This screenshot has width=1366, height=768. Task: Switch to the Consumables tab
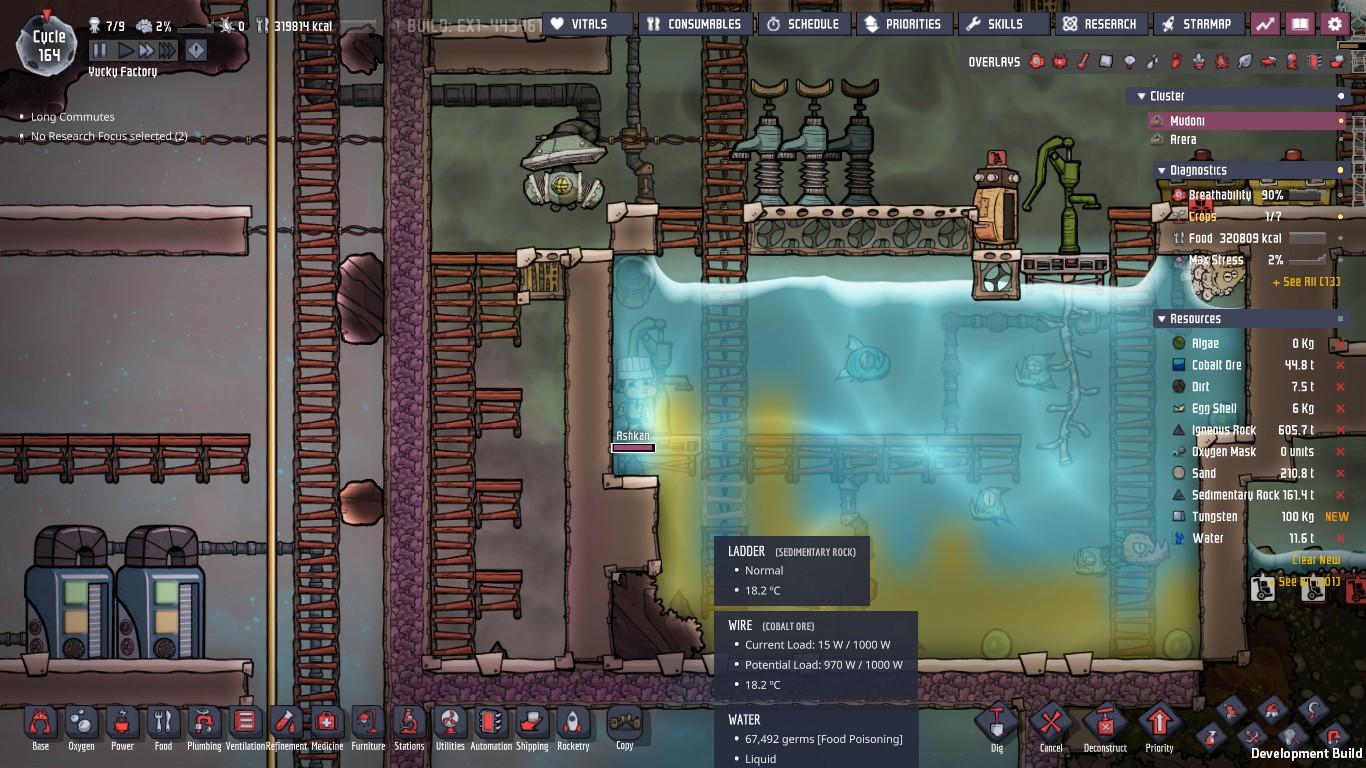[x=694, y=23]
